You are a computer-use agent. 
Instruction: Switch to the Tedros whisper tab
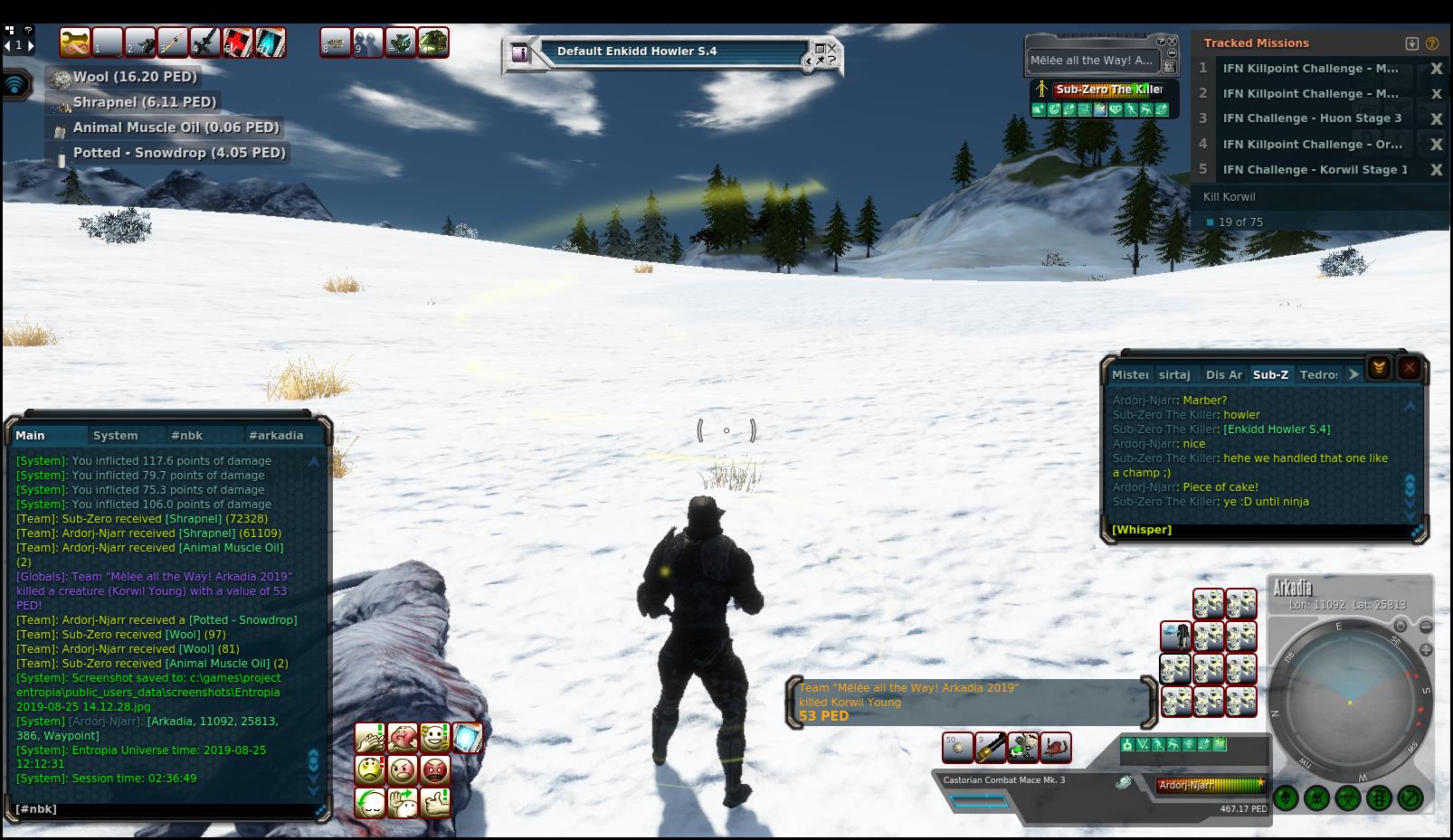1317,374
